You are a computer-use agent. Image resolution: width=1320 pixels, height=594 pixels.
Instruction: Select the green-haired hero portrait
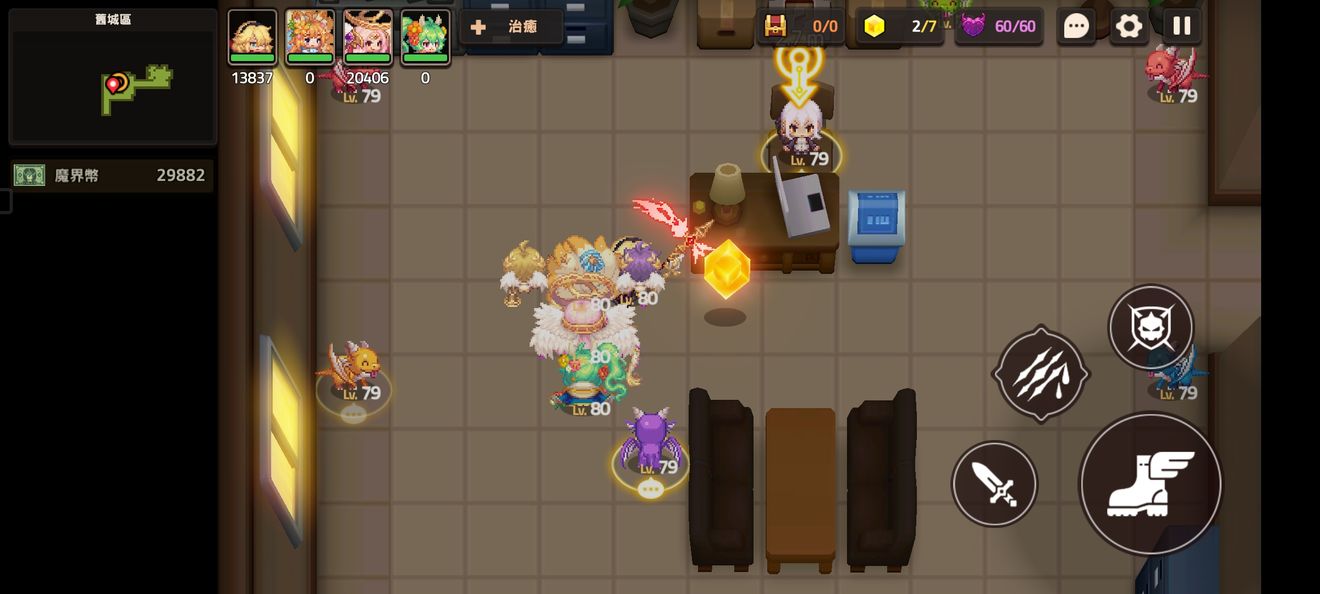pos(425,37)
